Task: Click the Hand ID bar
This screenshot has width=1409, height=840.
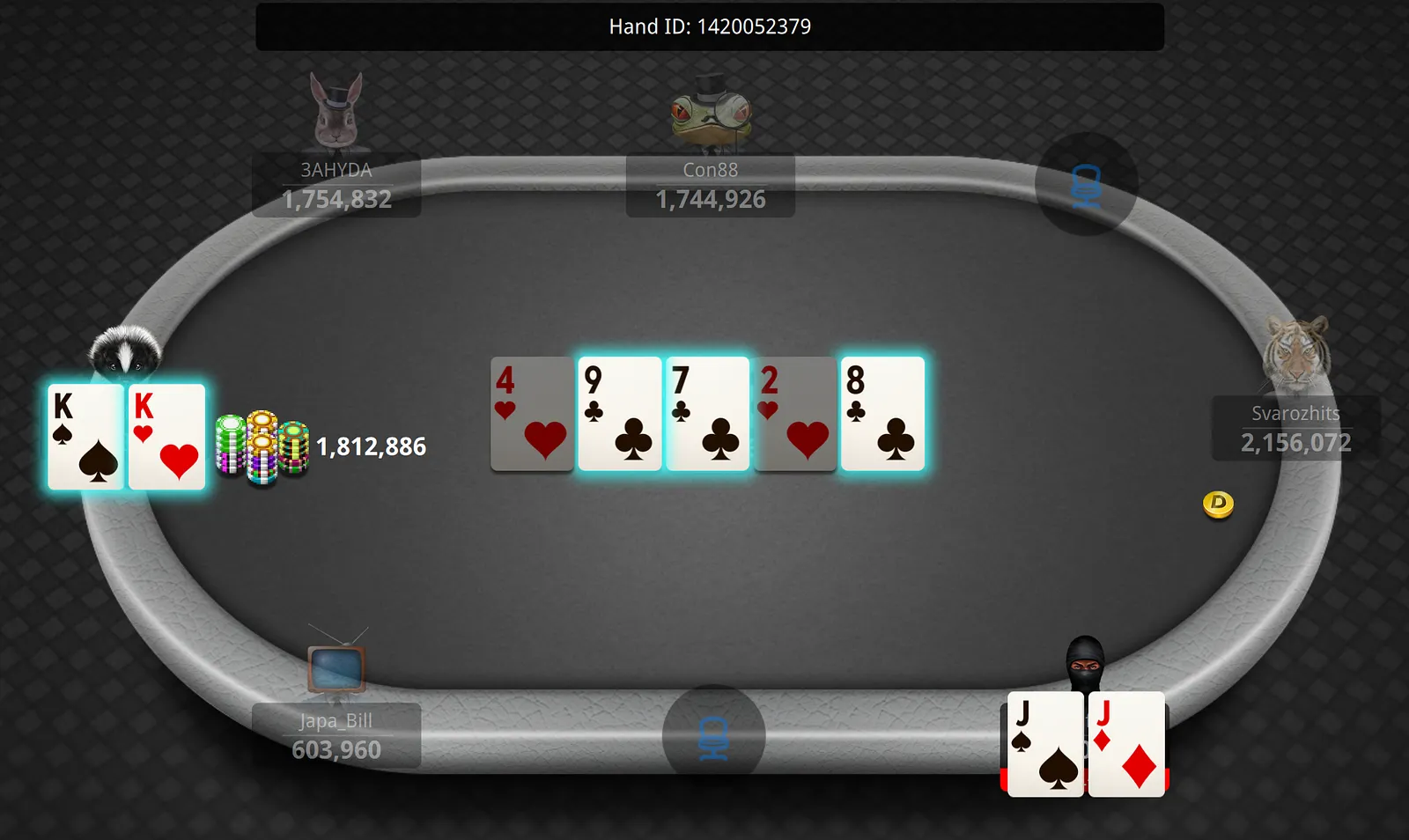Action: pos(710,26)
